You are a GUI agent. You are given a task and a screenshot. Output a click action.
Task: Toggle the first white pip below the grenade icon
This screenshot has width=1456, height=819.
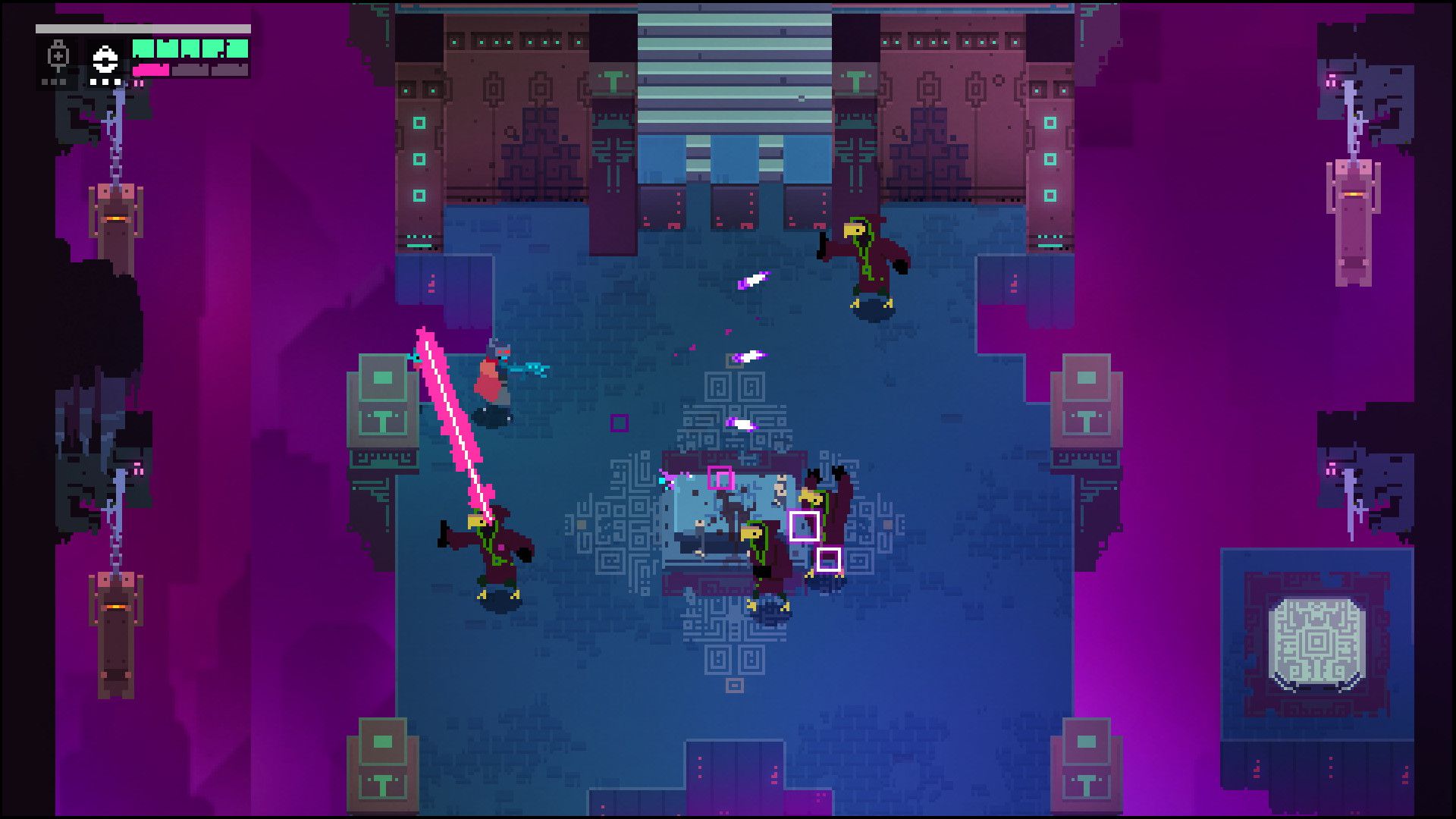[93, 83]
